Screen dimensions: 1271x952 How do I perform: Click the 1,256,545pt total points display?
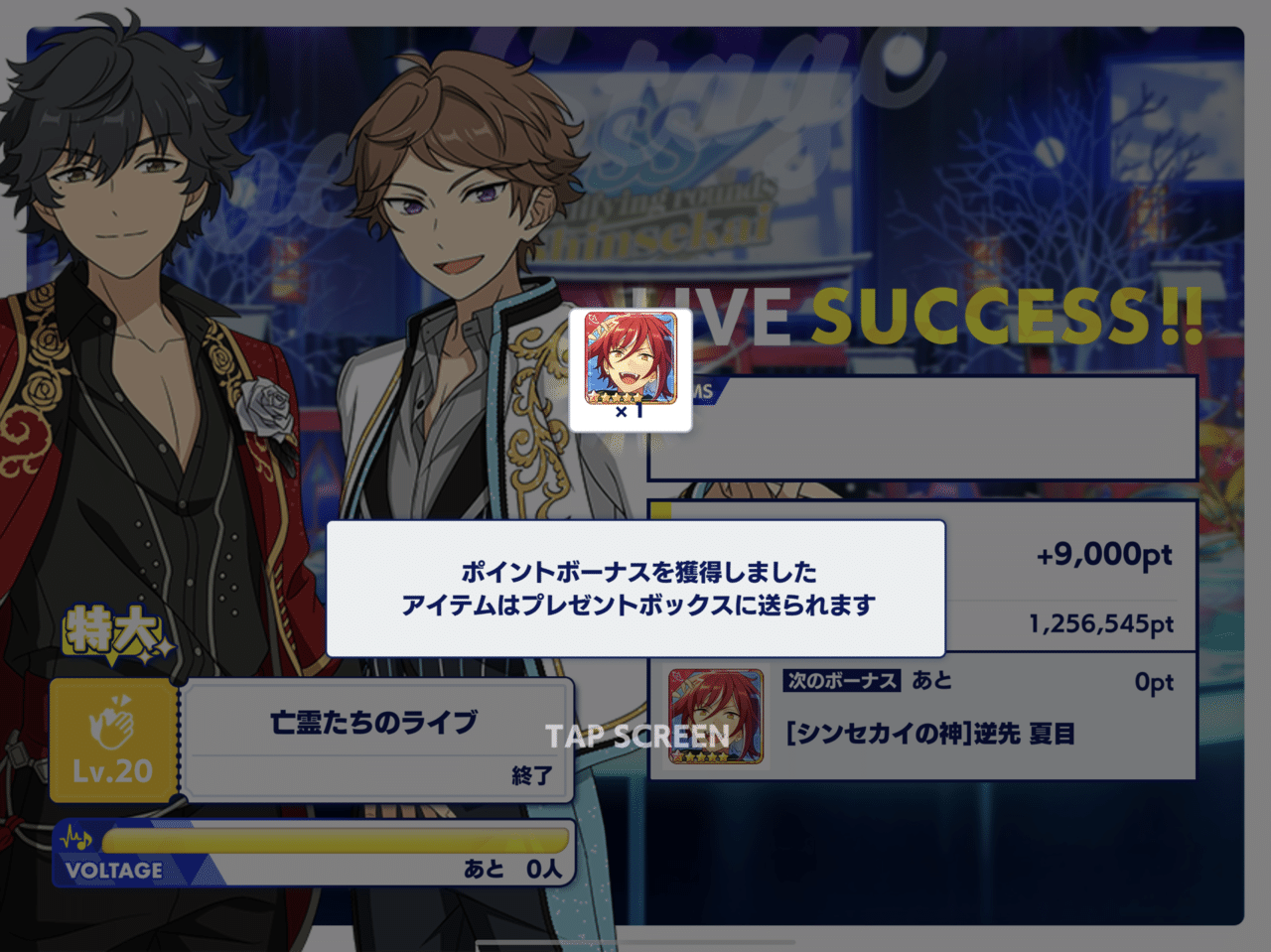point(1102,624)
